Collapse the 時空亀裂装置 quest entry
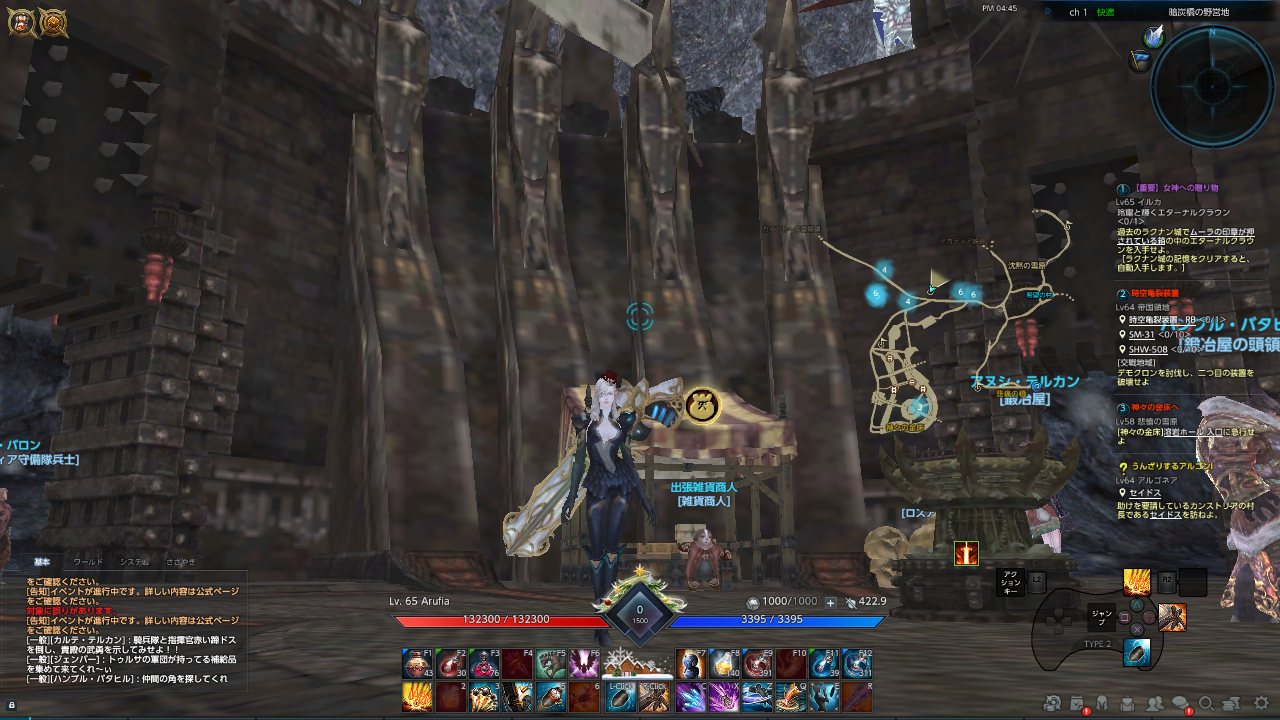 [x=1121, y=293]
